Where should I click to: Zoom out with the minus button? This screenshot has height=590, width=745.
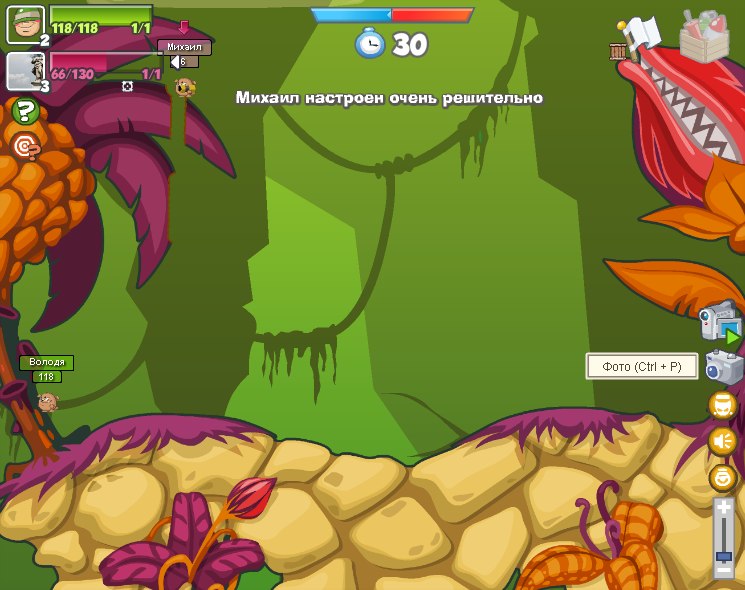click(723, 570)
